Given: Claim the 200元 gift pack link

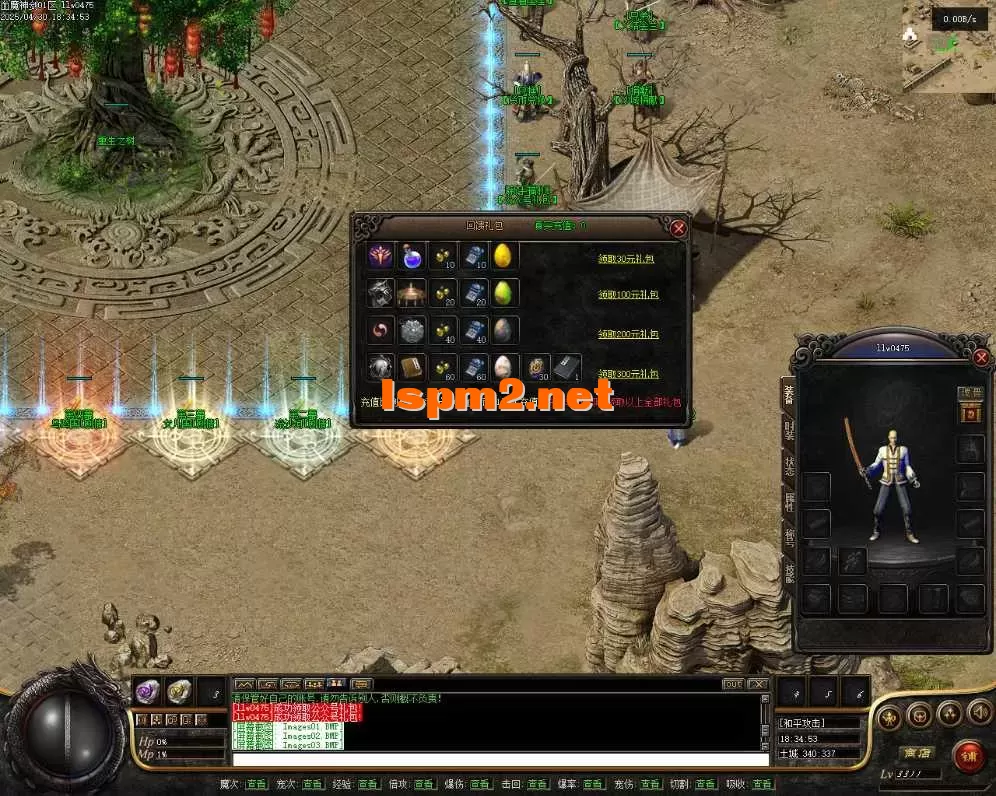Looking at the screenshot, I should pyautogui.click(x=632, y=331).
